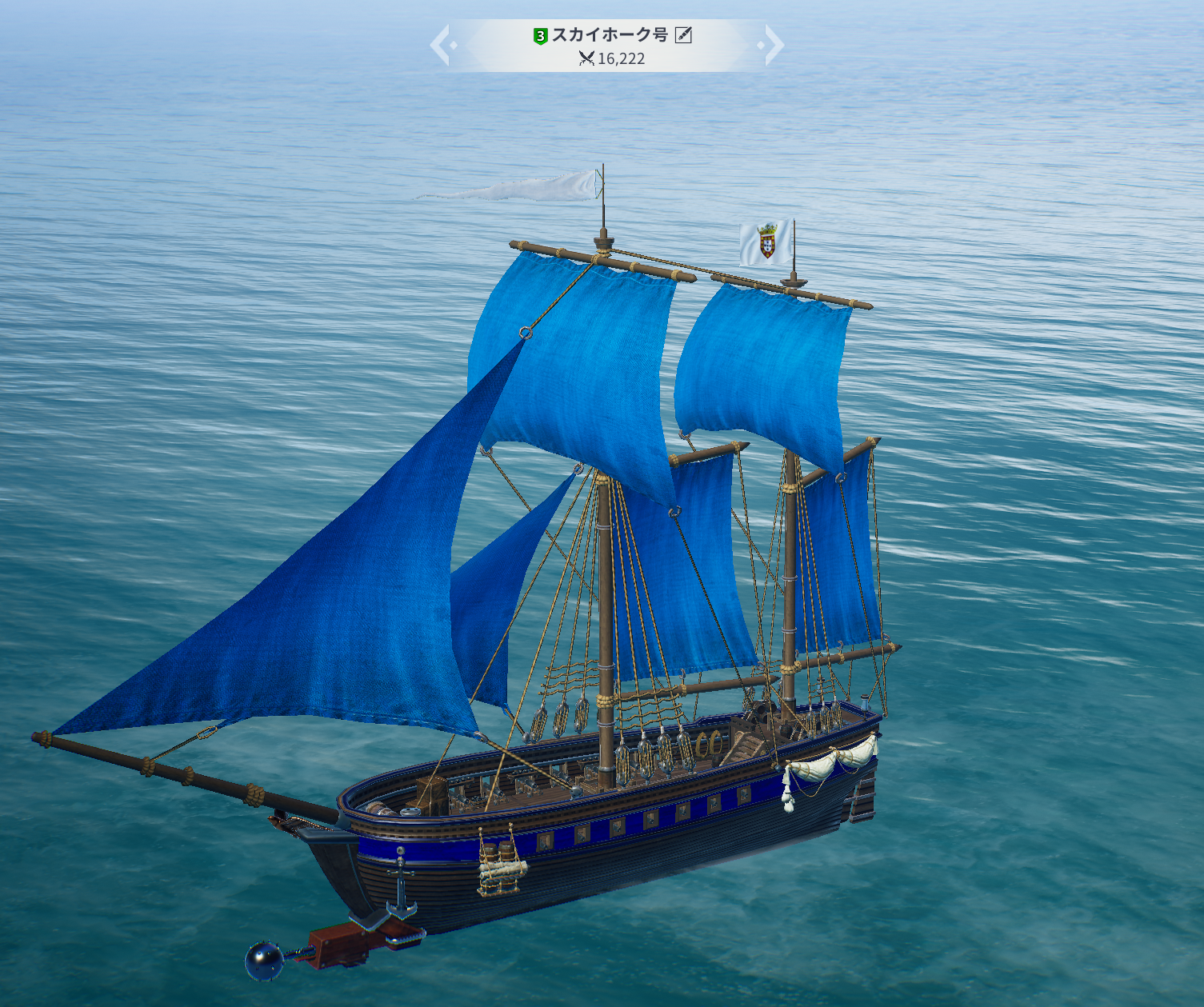Switch to the next ship with right arrow
Screen dimensions: 1204x1007
click(x=774, y=45)
